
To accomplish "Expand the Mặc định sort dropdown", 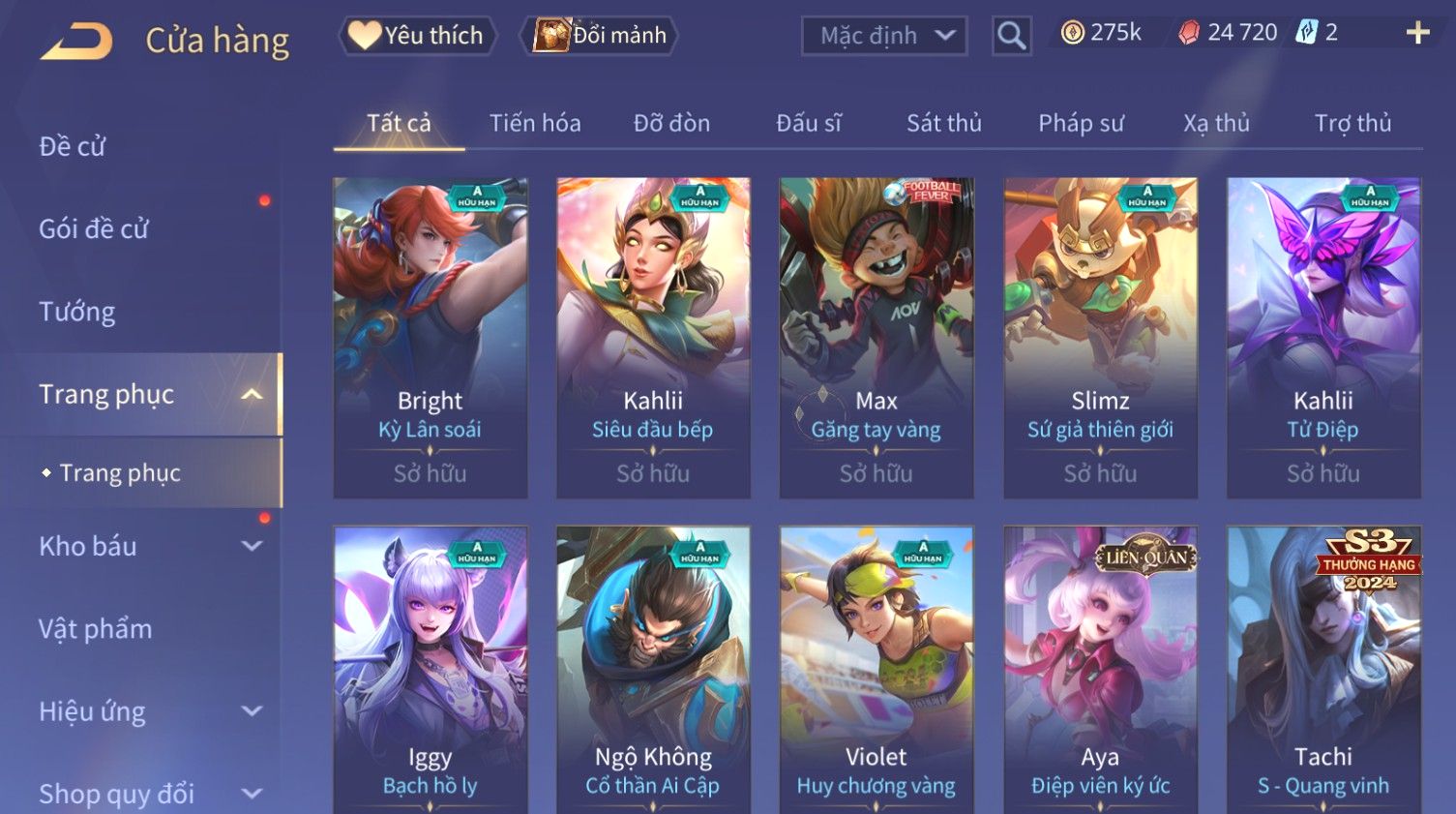I will click(884, 37).
